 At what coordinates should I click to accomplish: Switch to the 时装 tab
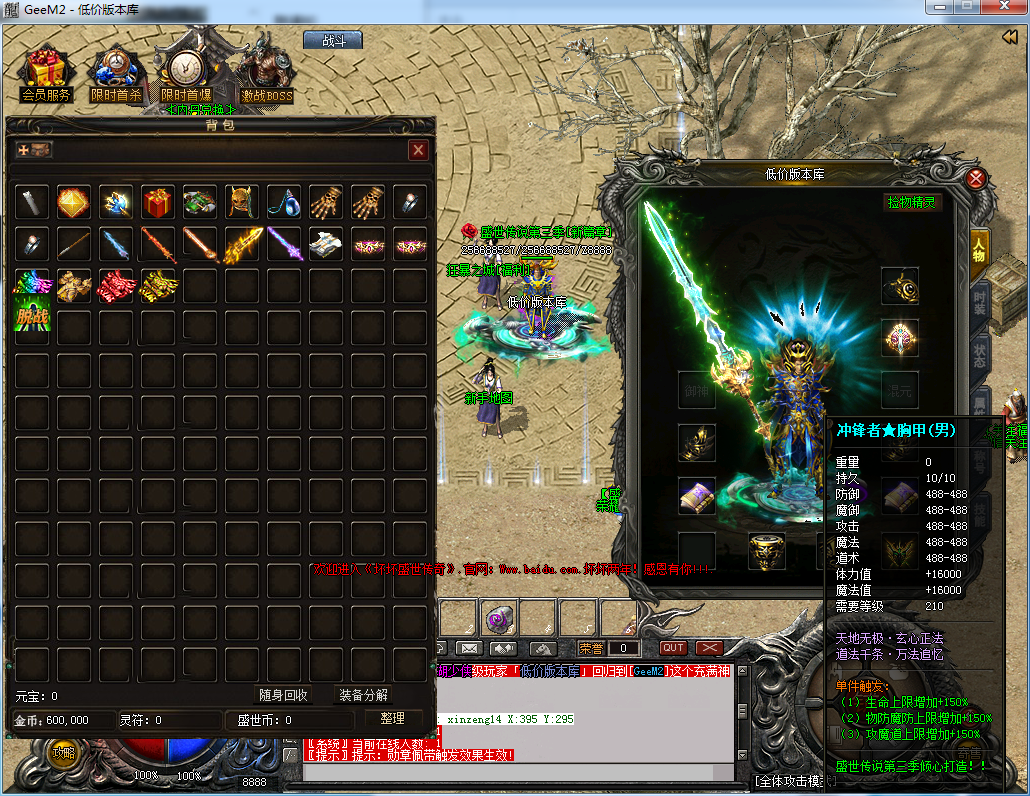[980, 302]
